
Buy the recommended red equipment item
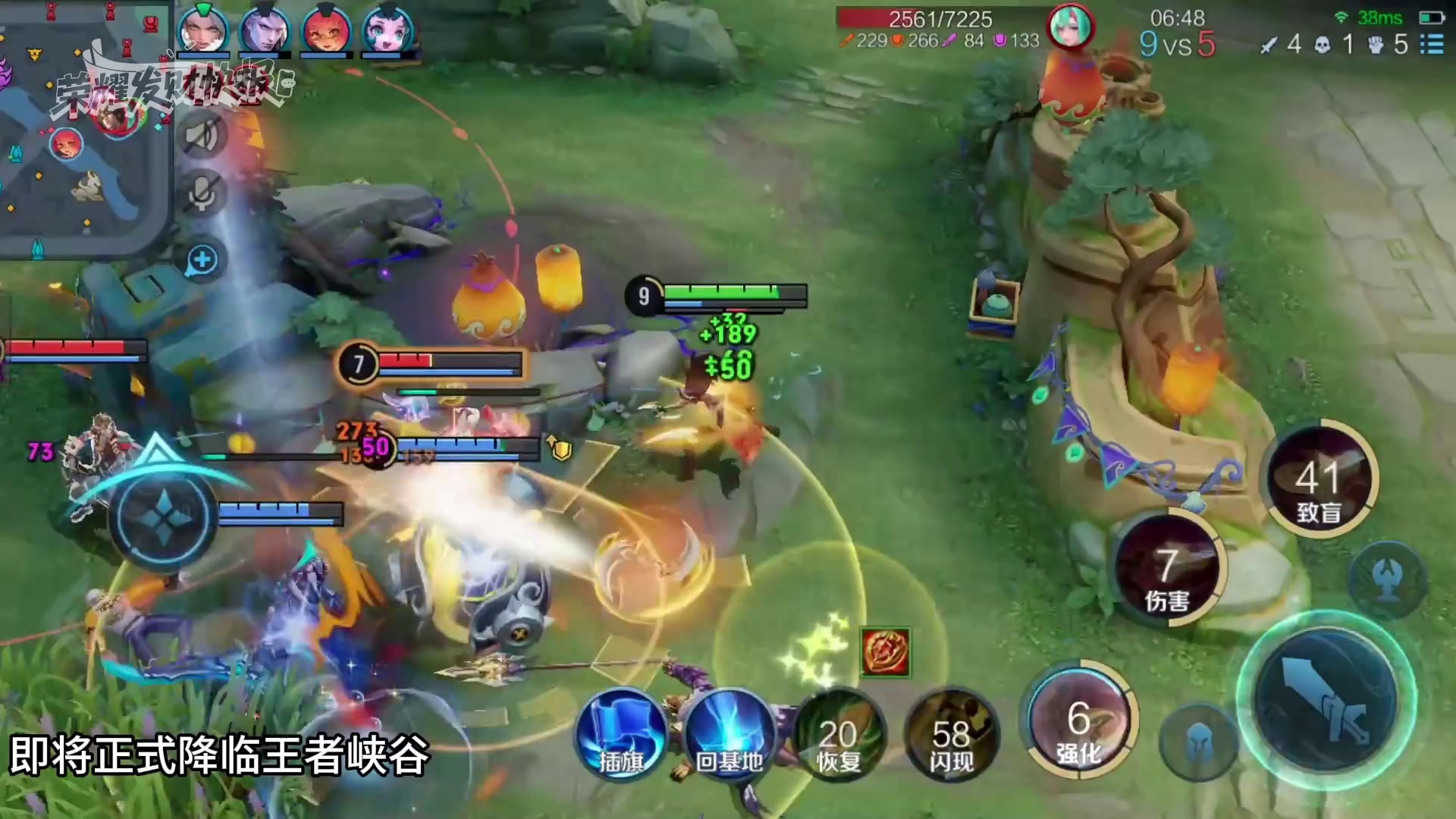pyautogui.click(x=885, y=652)
